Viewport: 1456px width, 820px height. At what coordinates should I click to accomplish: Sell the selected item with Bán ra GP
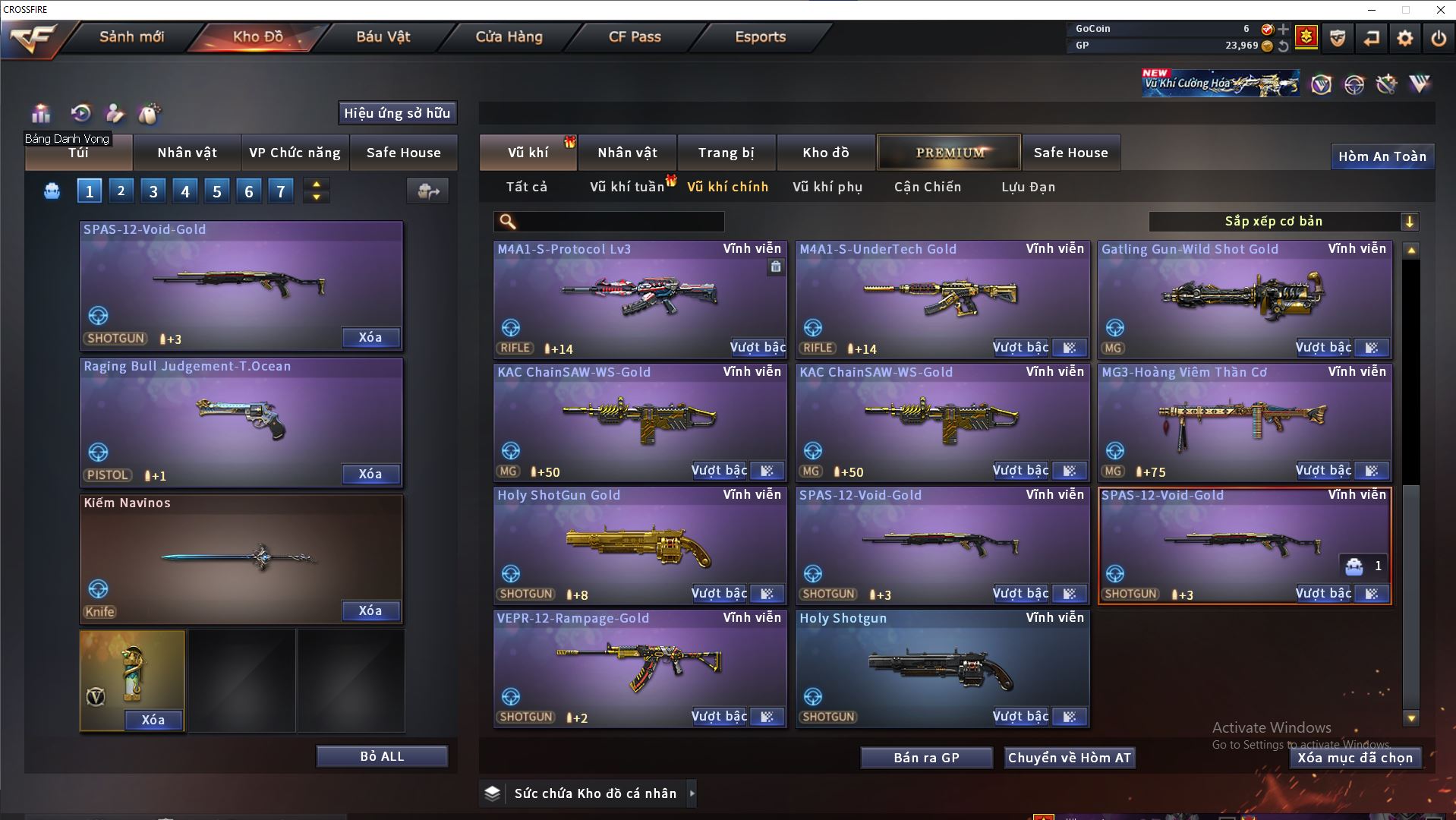pyautogui.click(x=926, y=758)
